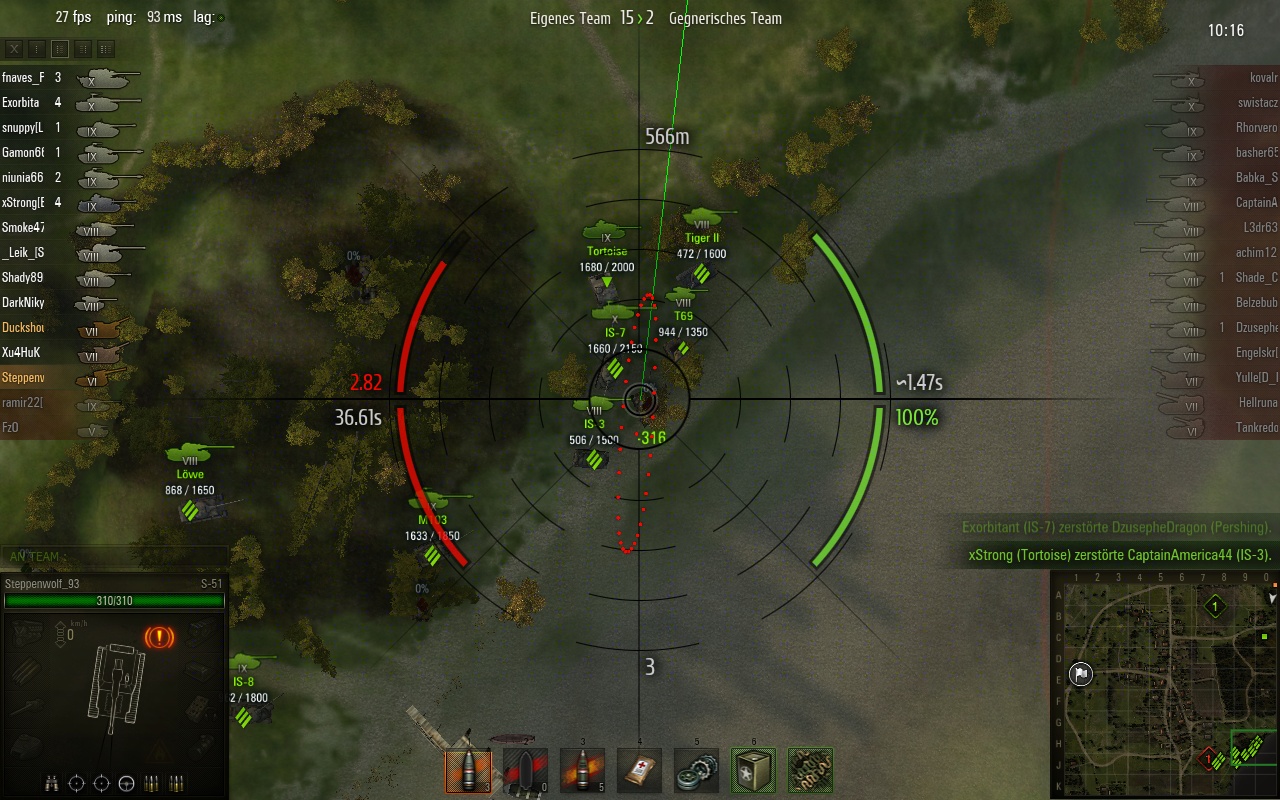Select the fuel canister equipment icon

coord(753,771)
